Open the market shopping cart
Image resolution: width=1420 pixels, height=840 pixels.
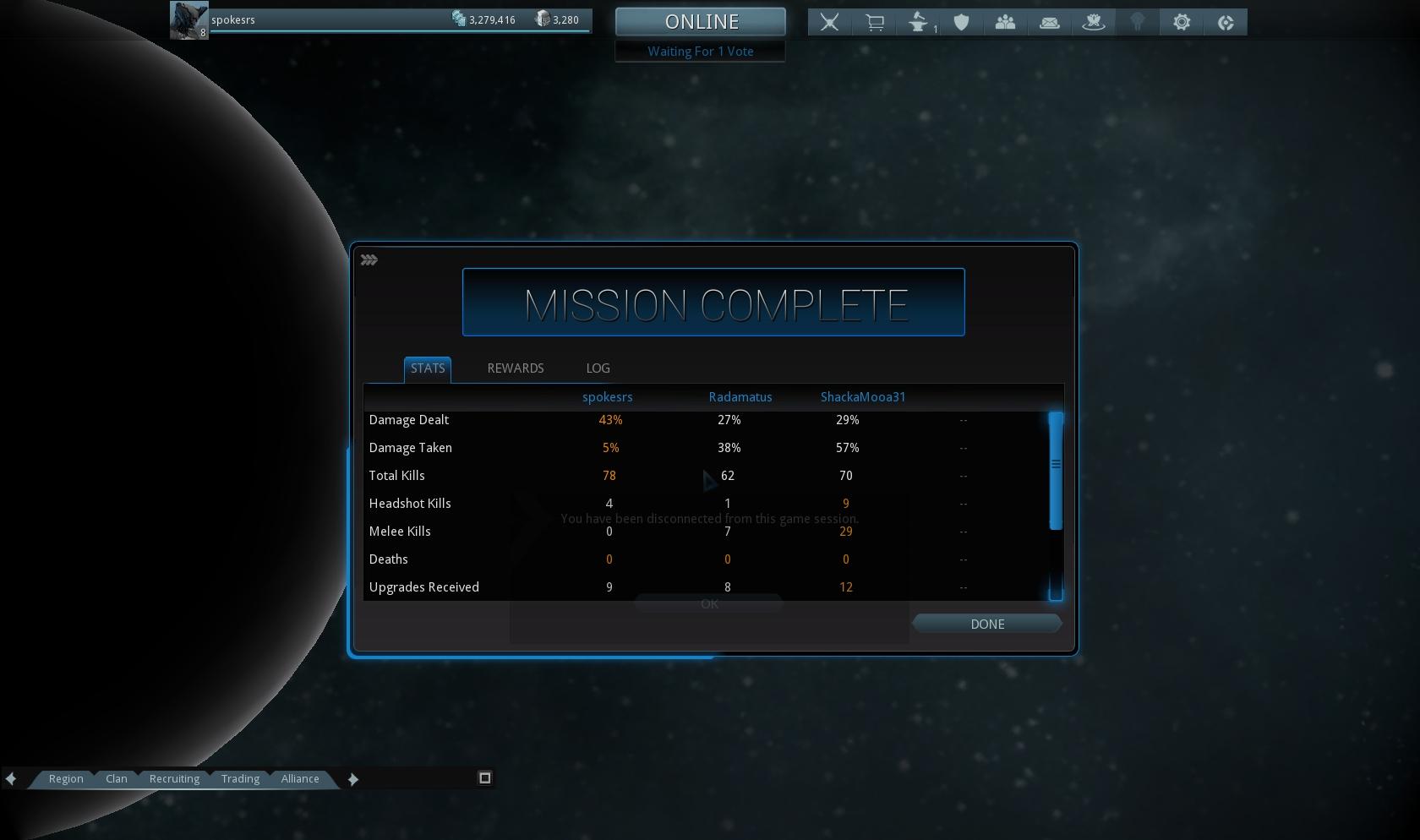coord(875,23)
